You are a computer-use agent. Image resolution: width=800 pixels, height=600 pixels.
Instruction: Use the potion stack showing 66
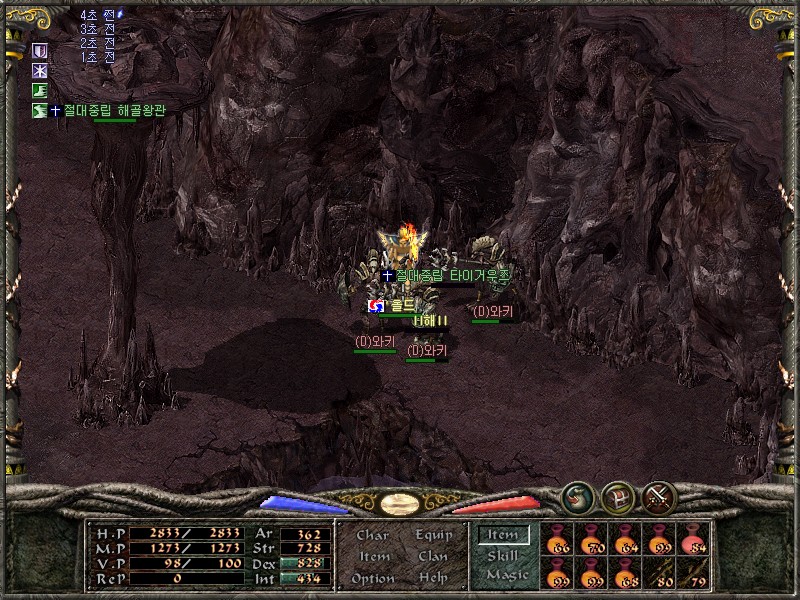point(557,540)
